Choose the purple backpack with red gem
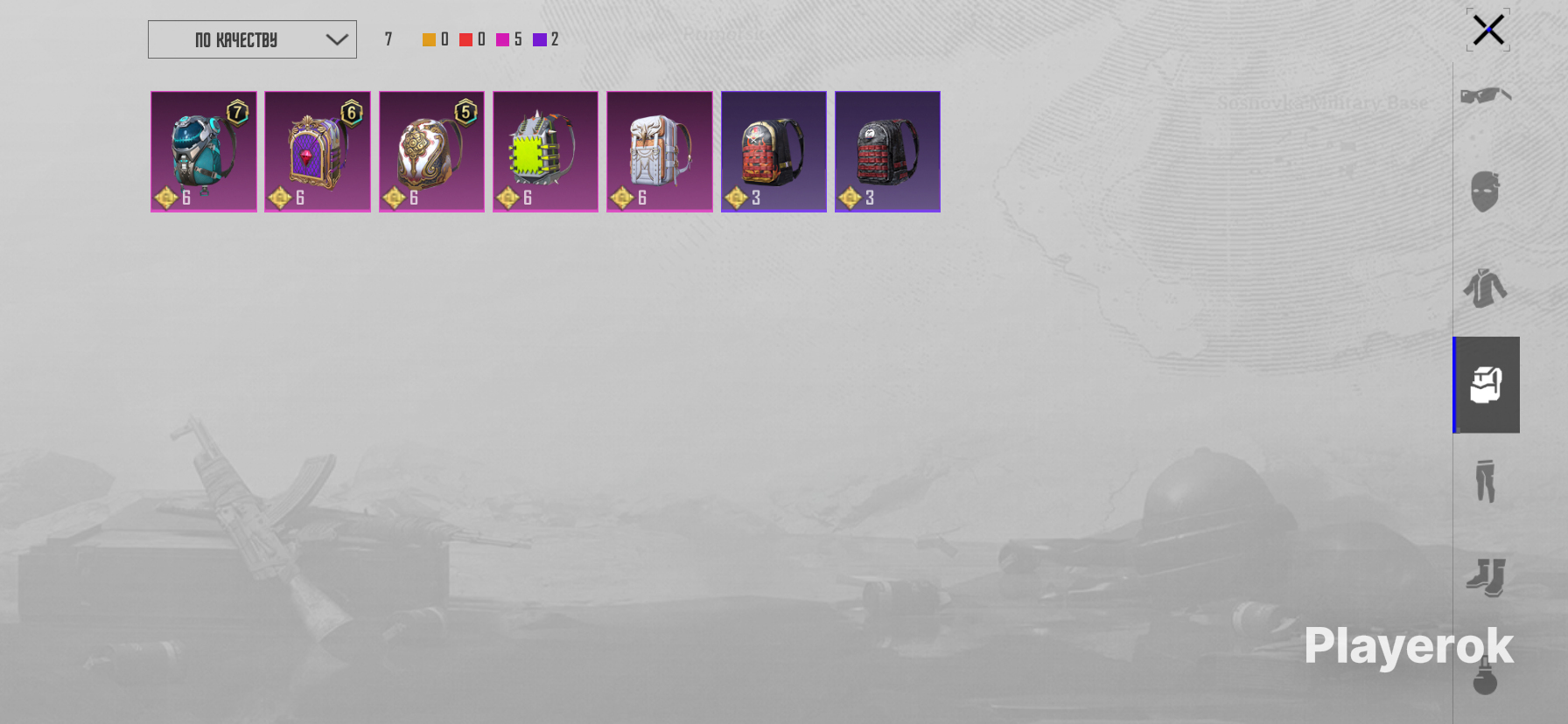The image size is (1568, 724). (318, 151)
